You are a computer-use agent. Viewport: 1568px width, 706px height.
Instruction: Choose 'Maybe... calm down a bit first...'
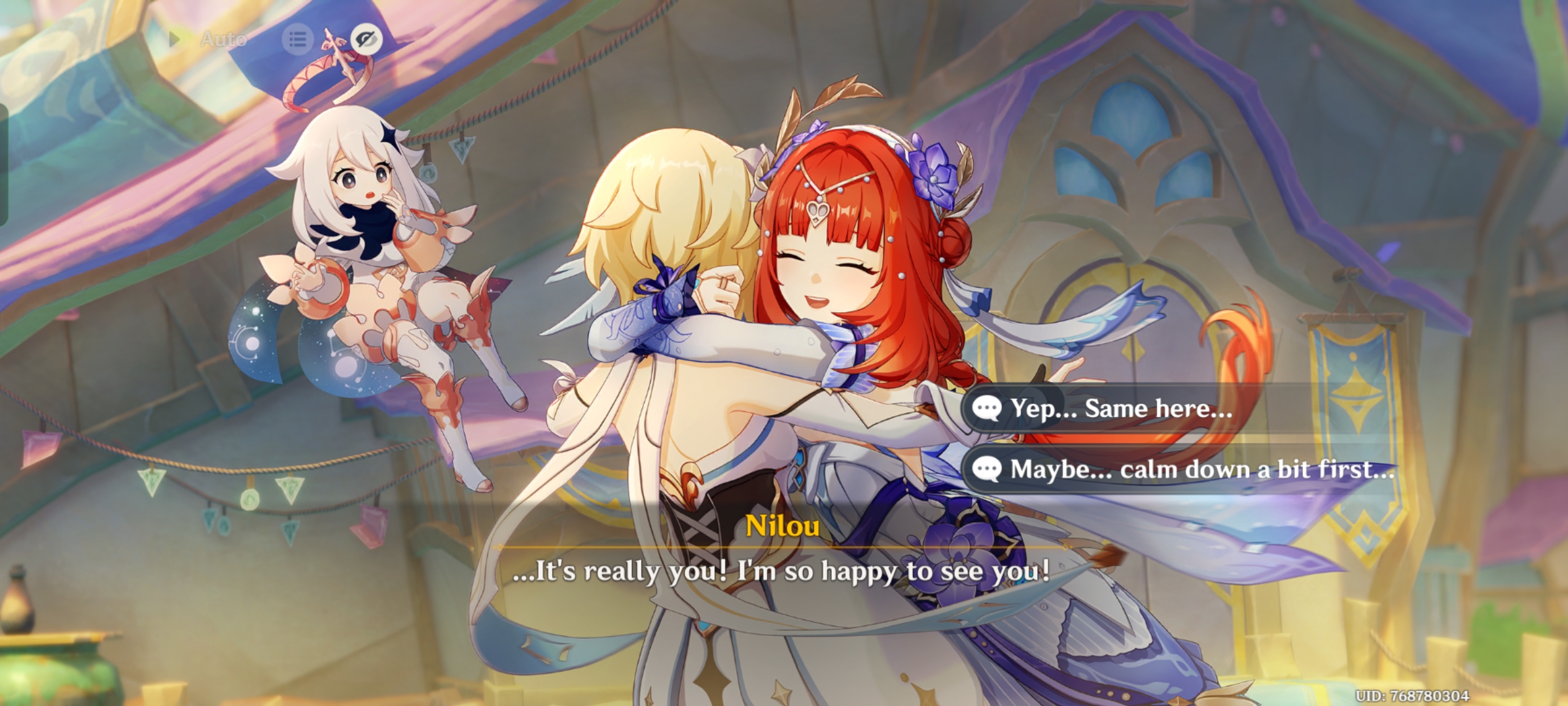coord(1198,469)
